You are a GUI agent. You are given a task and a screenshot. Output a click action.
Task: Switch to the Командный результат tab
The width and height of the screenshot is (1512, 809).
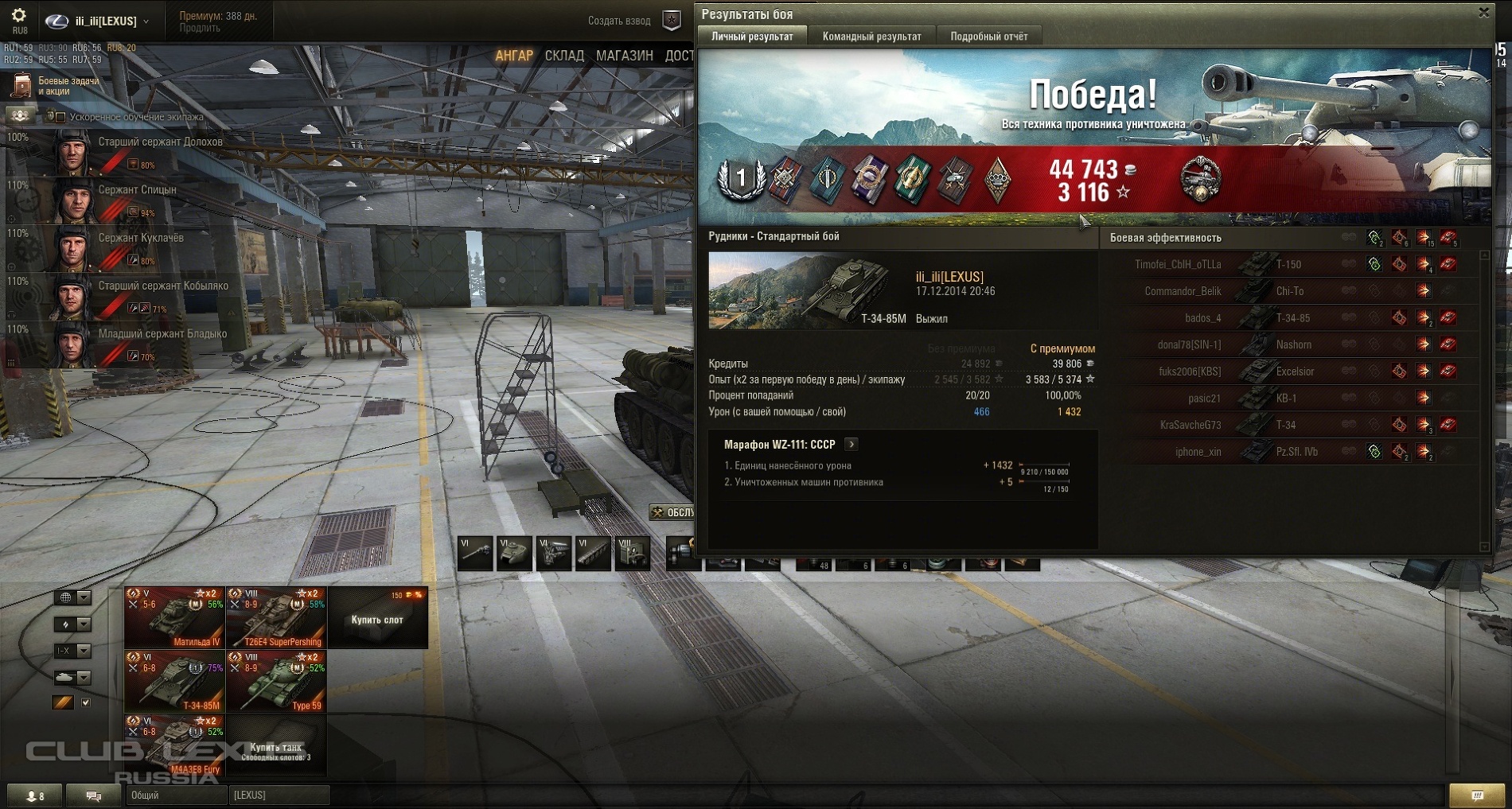click(871, 37)
